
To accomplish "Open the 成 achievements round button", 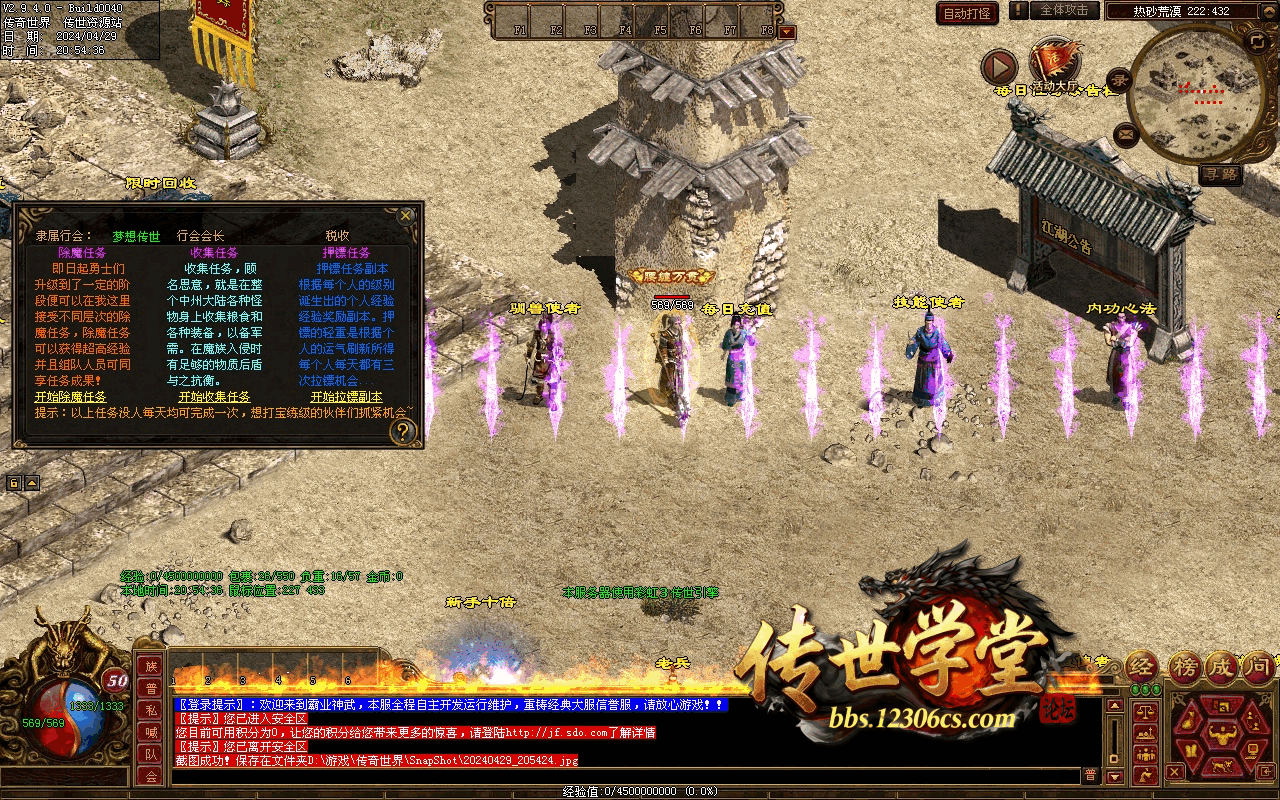I will point(1221,667).
